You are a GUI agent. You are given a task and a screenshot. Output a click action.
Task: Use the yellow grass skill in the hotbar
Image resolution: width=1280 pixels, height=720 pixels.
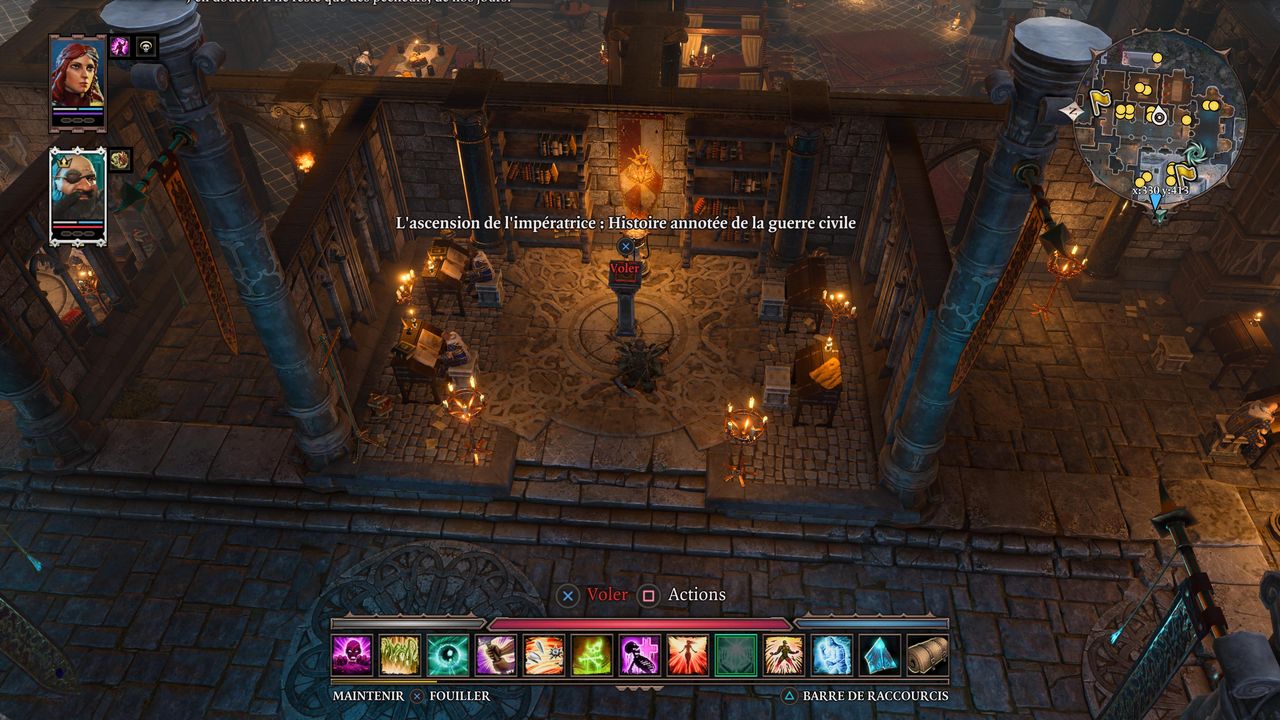tap(400, 655)
